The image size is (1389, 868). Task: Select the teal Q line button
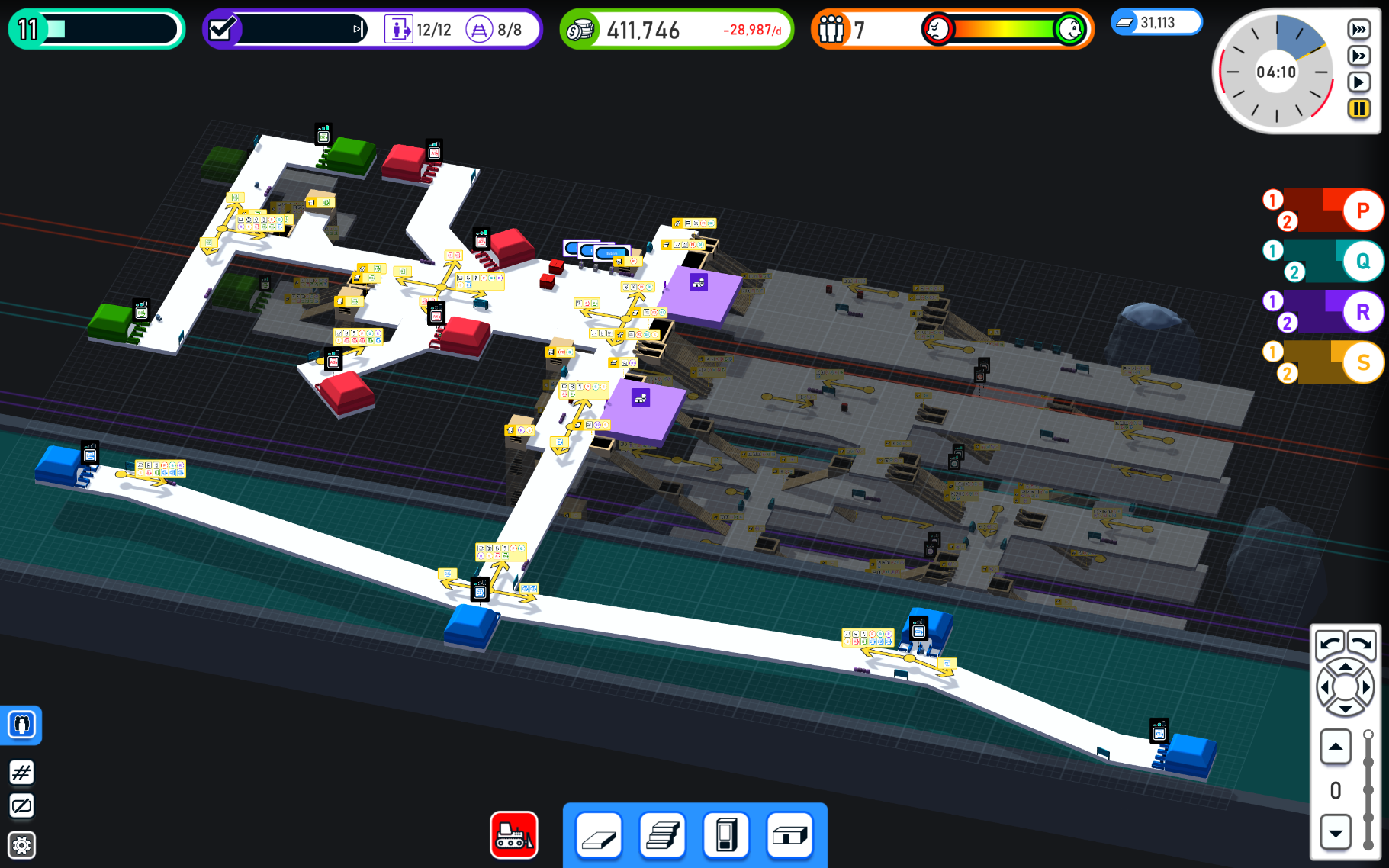[1362, 262]
